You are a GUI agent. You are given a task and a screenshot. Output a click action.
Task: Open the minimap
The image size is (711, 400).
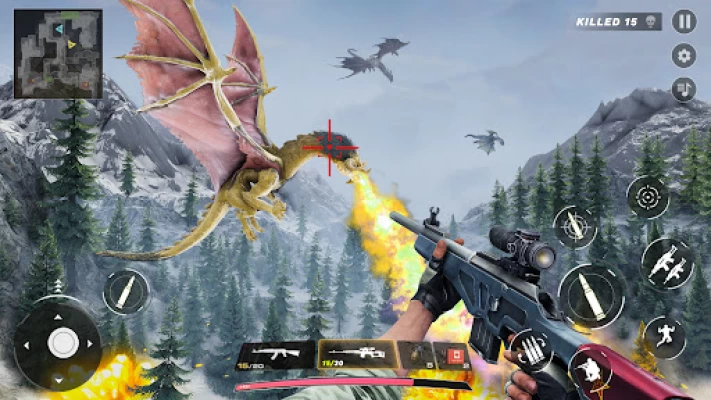point(58,54)
